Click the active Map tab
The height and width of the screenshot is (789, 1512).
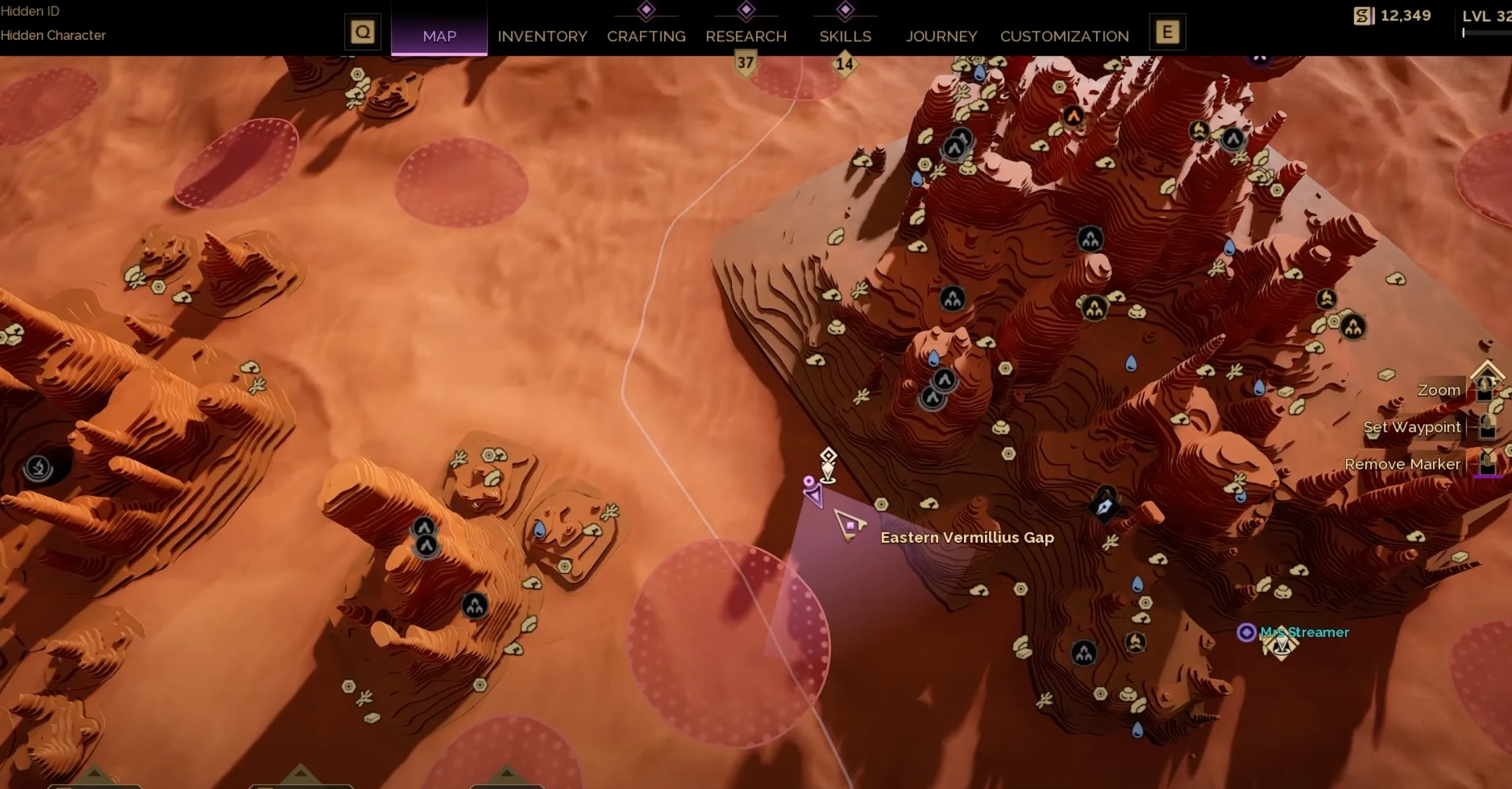pyautogui.click(x=439, y=36)
